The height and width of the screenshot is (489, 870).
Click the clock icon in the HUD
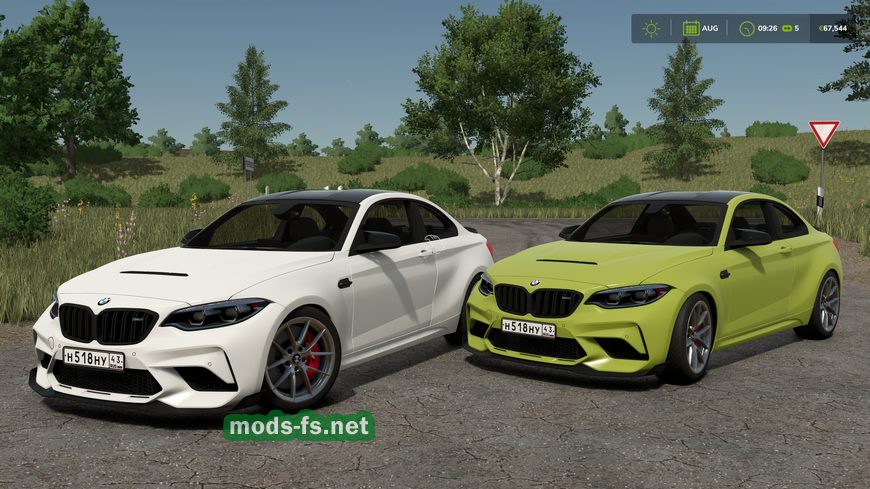click(746, 28)
